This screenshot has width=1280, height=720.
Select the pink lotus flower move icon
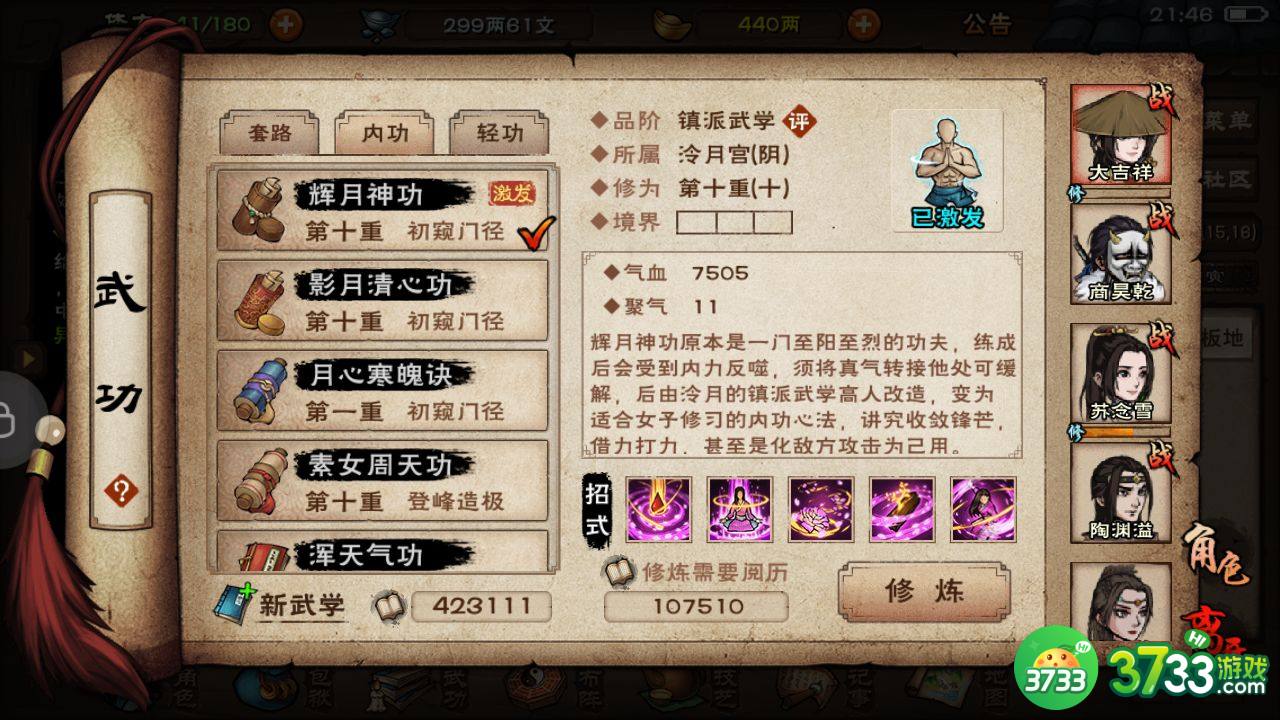point(820,510)
